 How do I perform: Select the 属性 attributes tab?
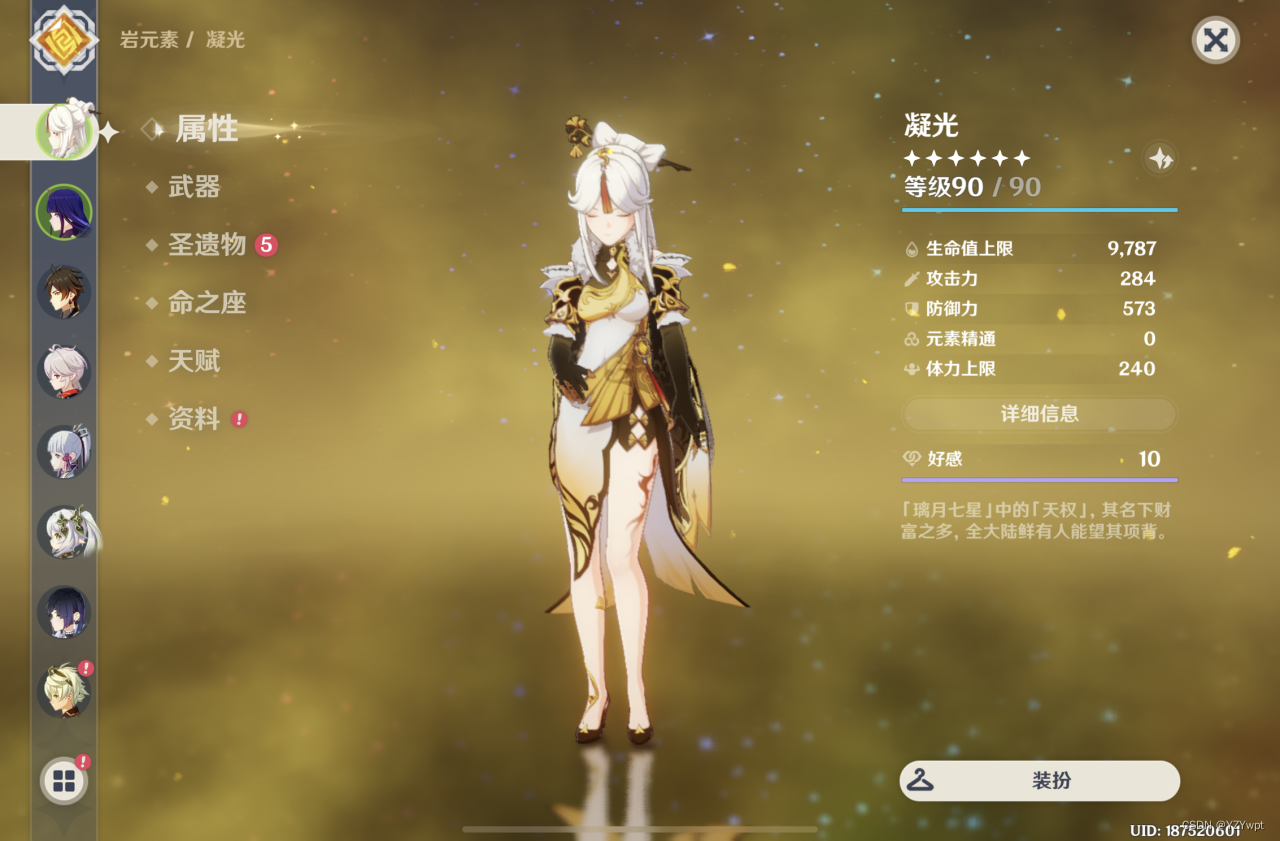(x=207, y=129)
